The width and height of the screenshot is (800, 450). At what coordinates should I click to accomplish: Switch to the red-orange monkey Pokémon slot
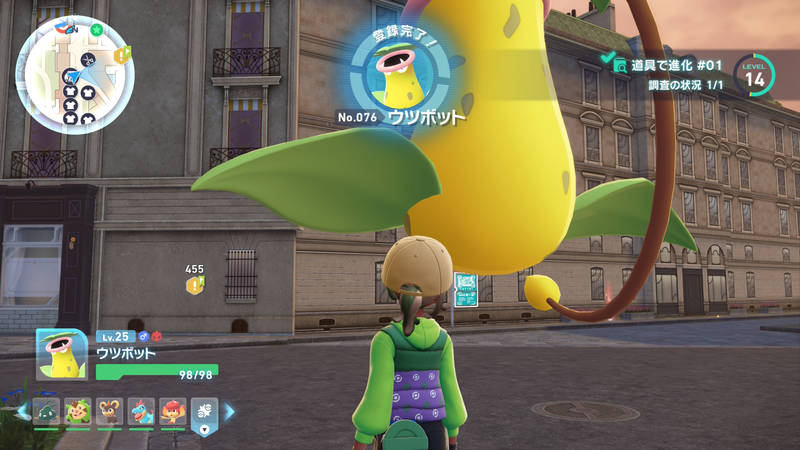(172, 411)
